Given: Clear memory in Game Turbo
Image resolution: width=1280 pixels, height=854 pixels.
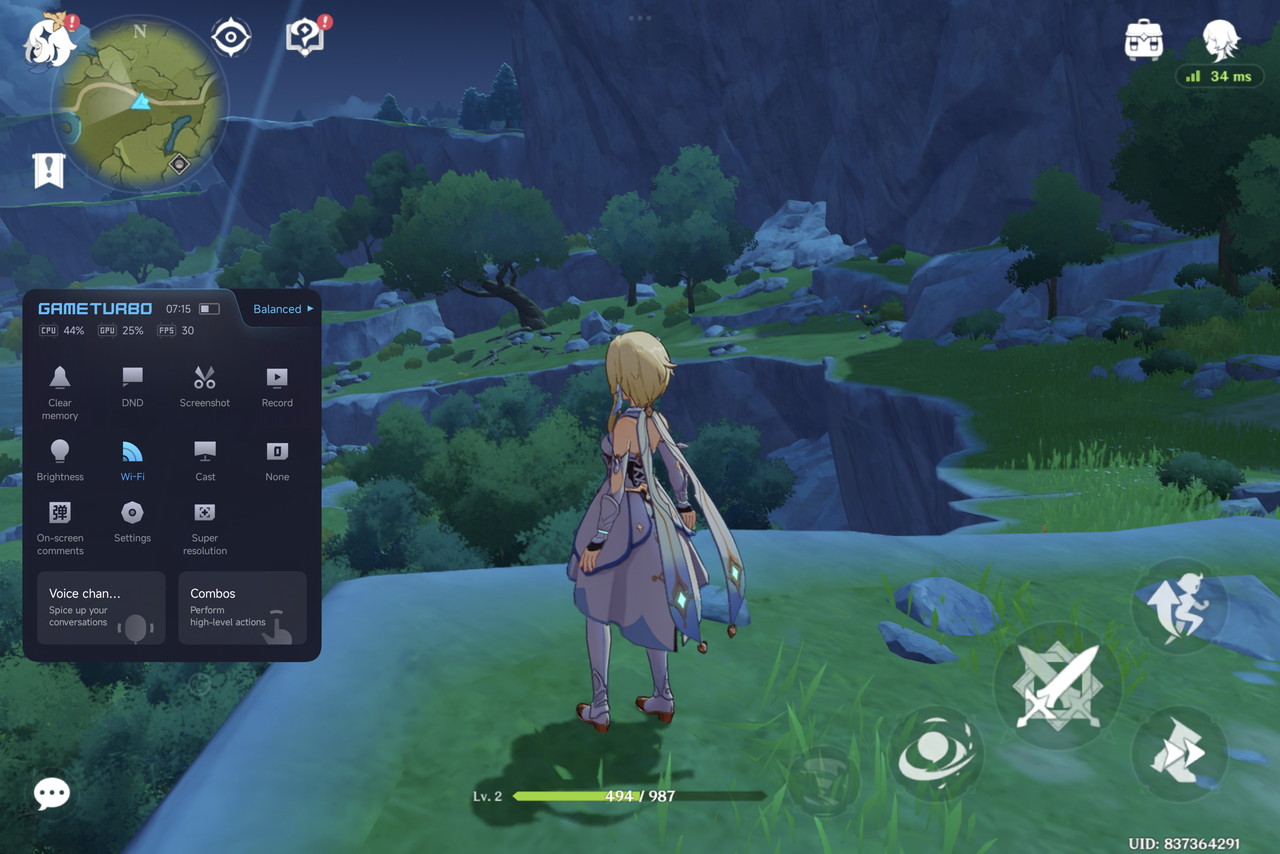Looking at the screenshot, I should click(x=60, y=389).
